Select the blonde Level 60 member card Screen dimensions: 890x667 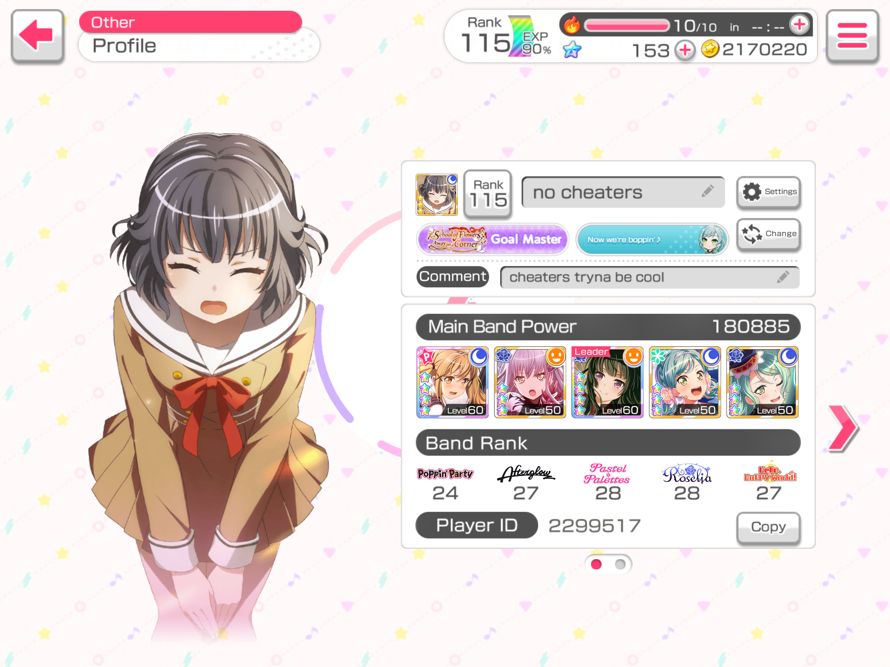click(452, 382)
